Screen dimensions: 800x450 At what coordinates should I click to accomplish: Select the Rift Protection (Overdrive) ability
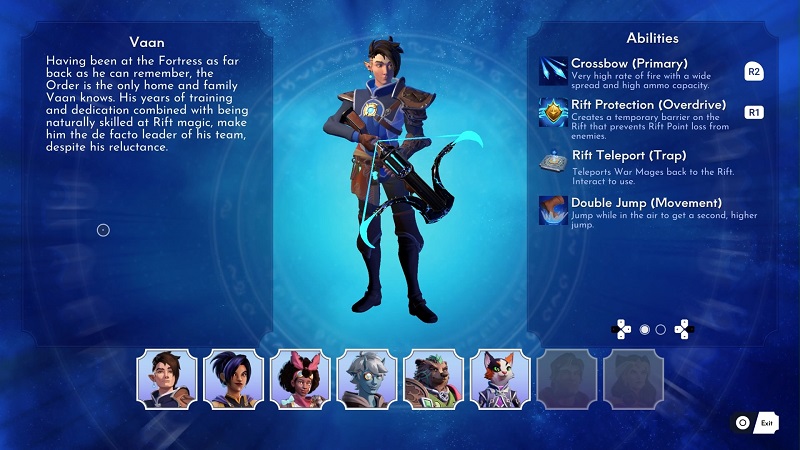[553, 112]
